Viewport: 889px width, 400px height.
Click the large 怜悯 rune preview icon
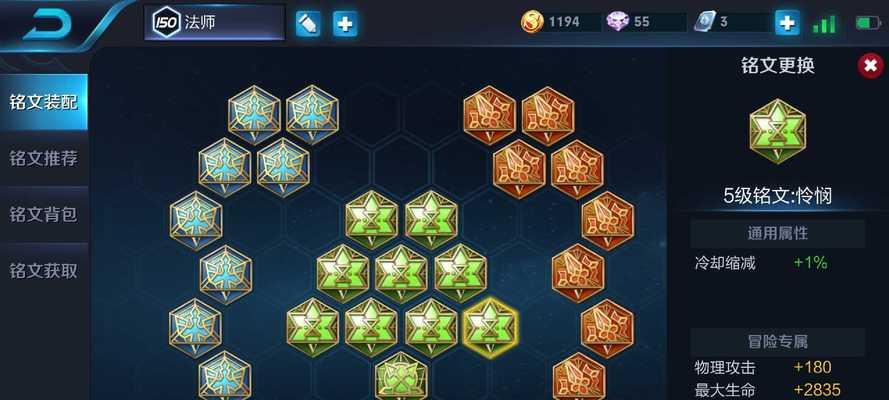777,135
